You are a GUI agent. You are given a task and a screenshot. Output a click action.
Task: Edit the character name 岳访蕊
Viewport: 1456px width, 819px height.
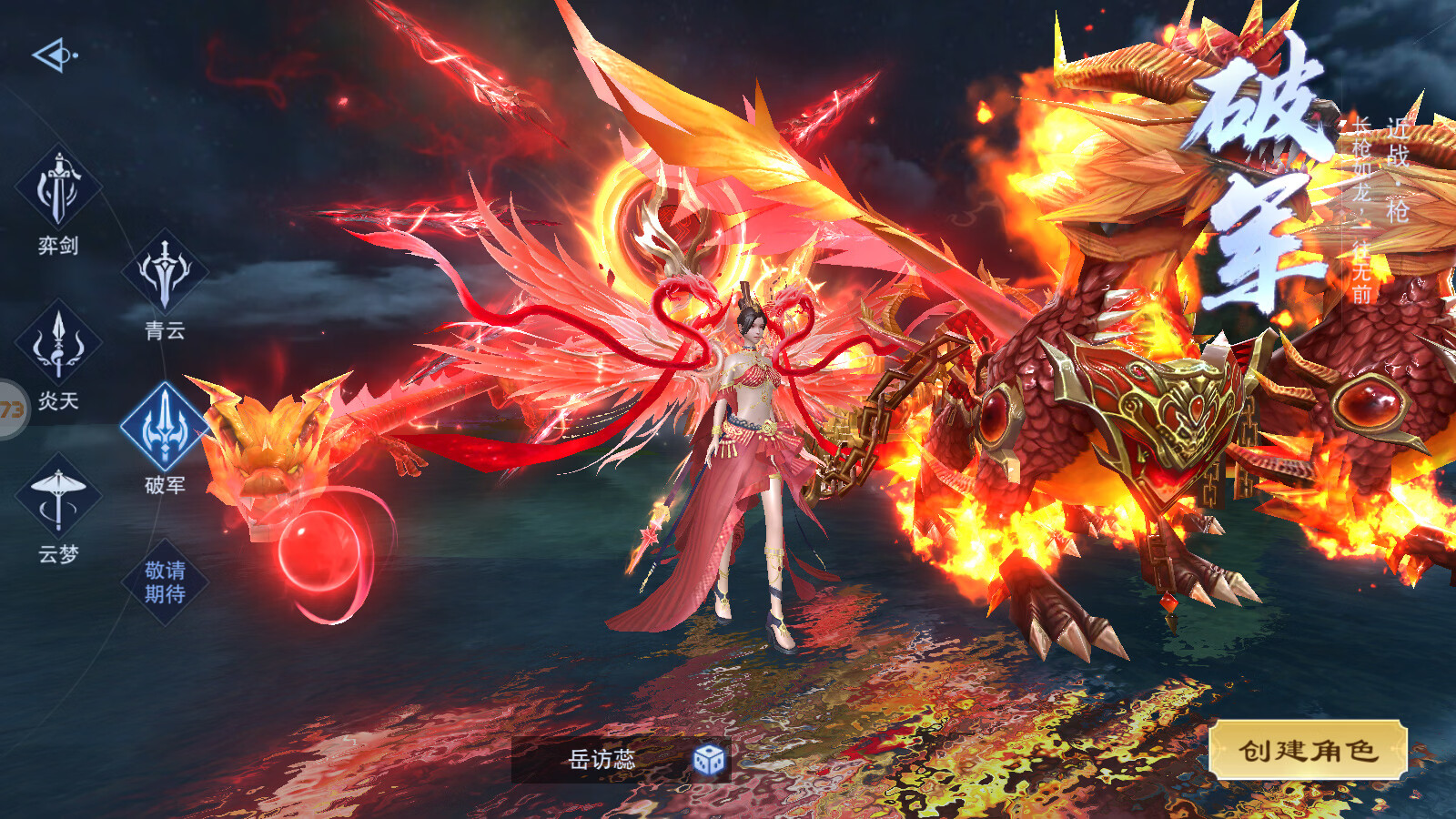pos(602,759)
